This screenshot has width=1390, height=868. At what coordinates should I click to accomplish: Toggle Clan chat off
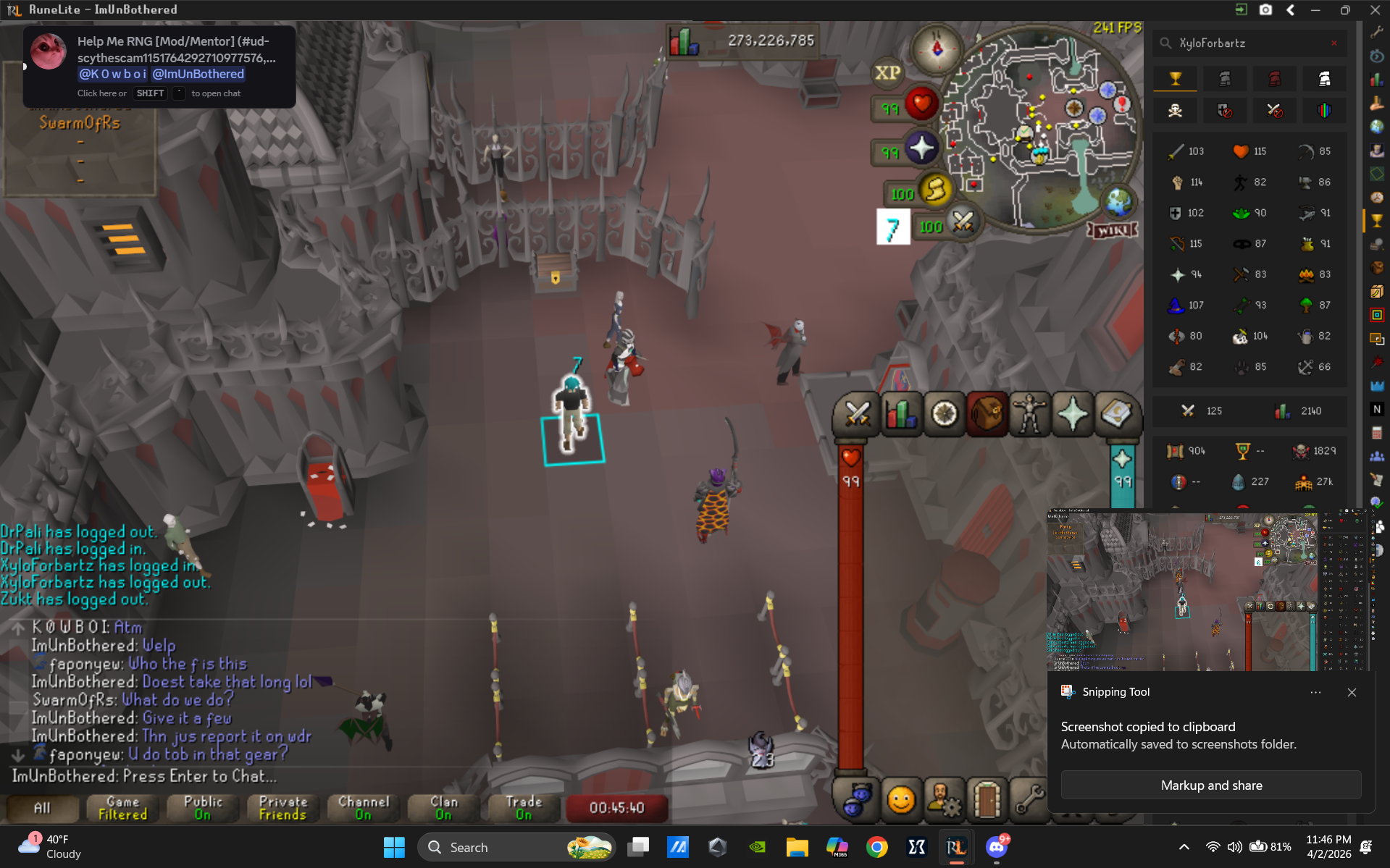click(443, 809)
